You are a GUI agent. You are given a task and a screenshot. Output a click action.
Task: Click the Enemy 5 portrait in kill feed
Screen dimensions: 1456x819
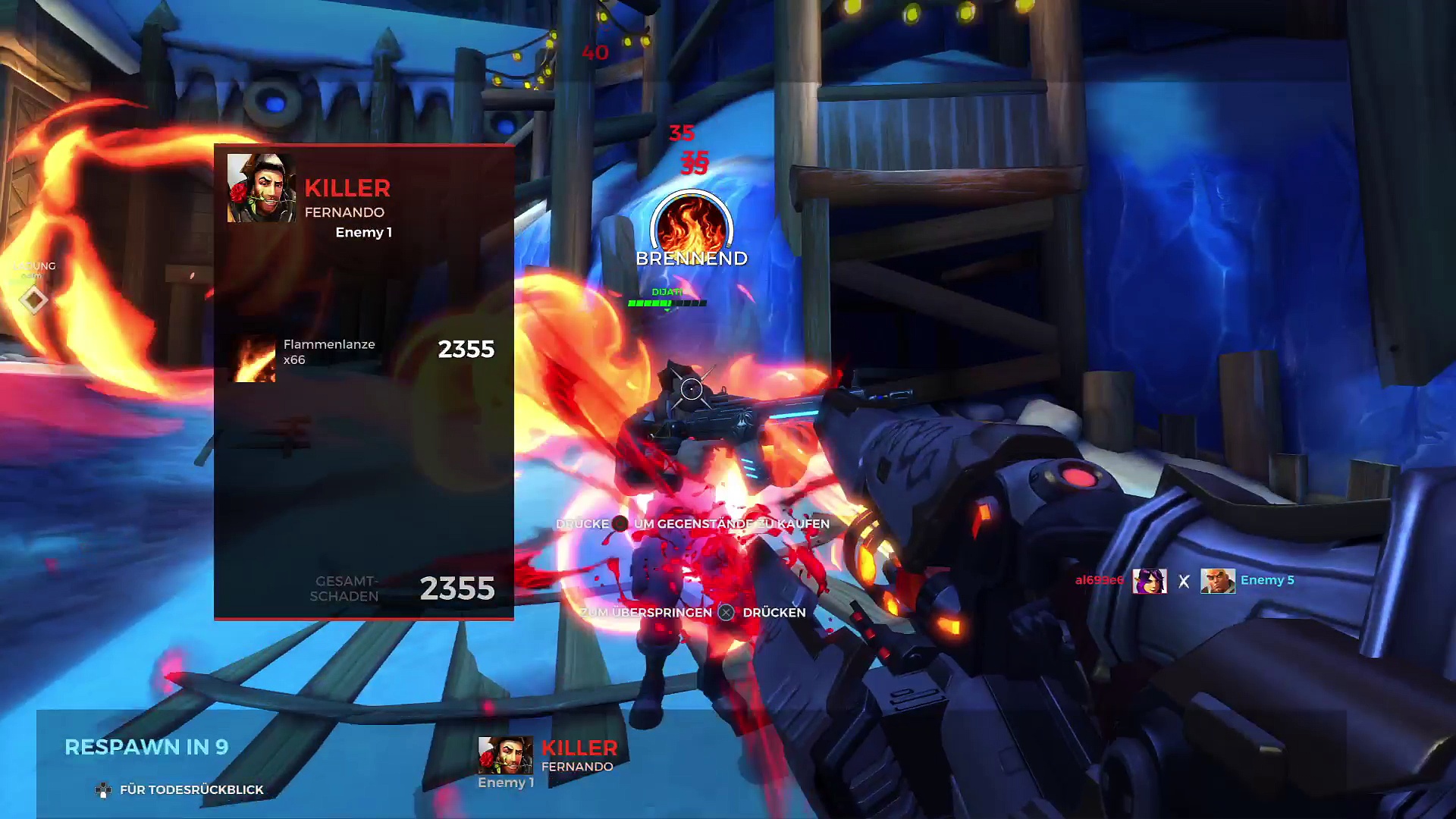tap(1217, 581)
